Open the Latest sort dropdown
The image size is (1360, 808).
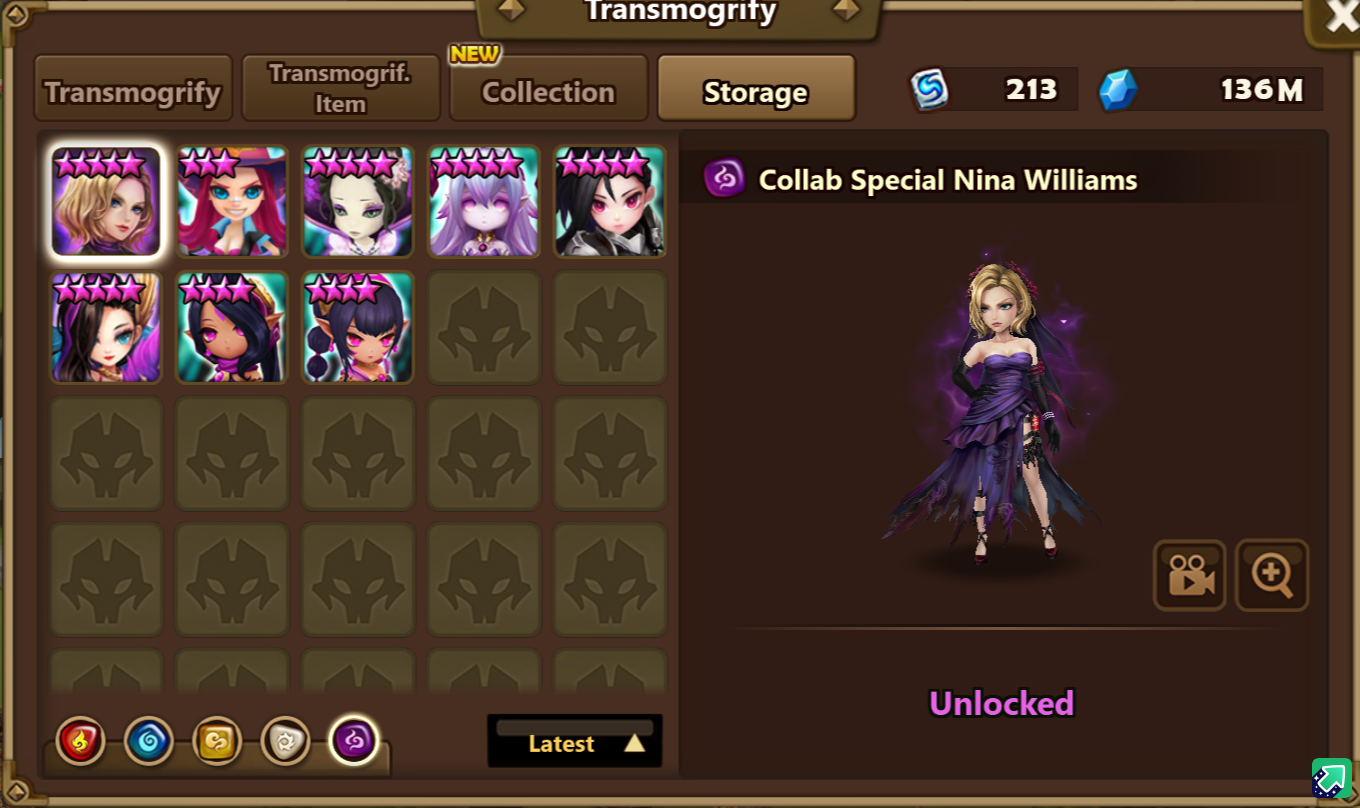(575, 743)
